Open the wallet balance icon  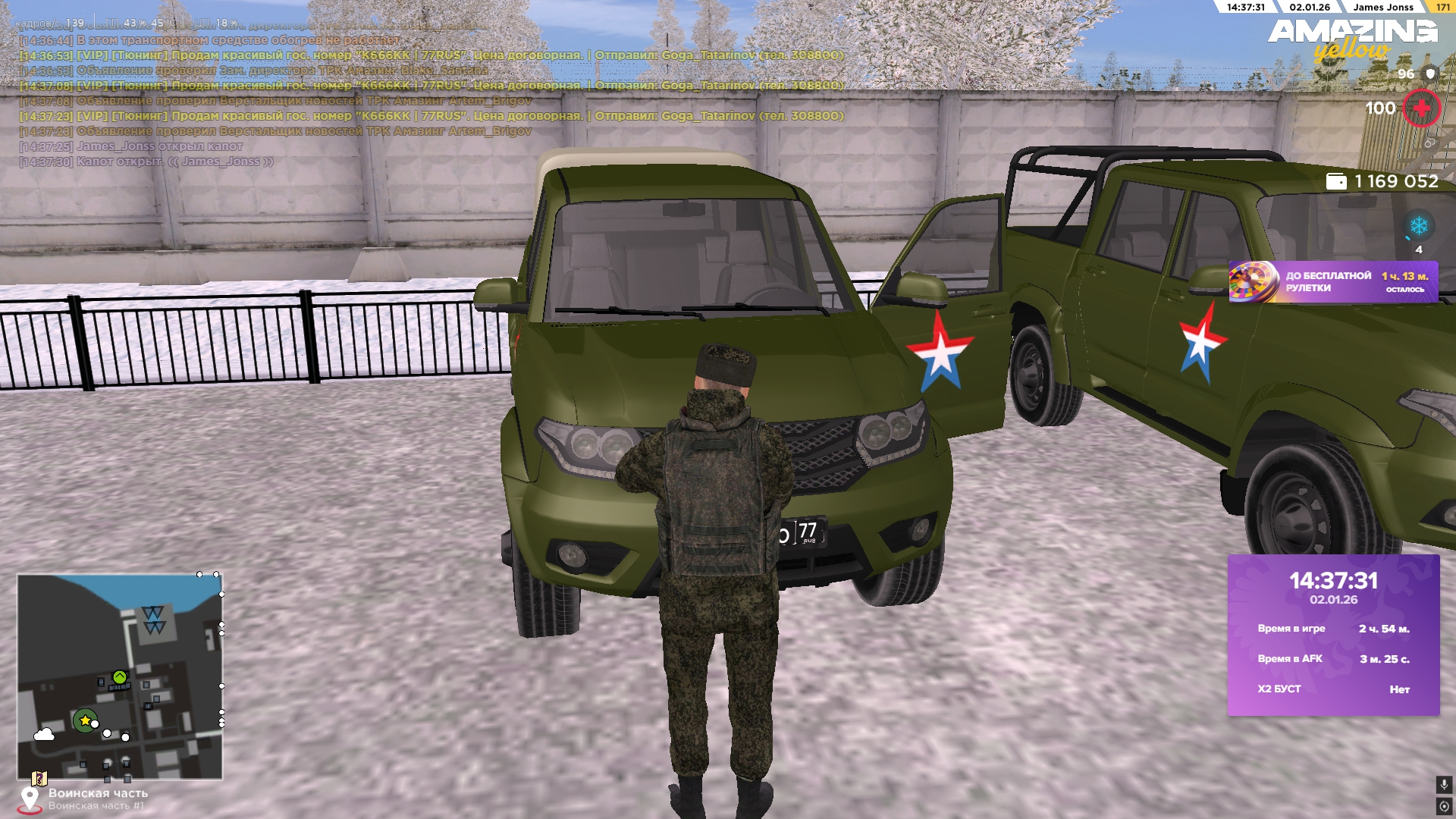coord(1335,181)
